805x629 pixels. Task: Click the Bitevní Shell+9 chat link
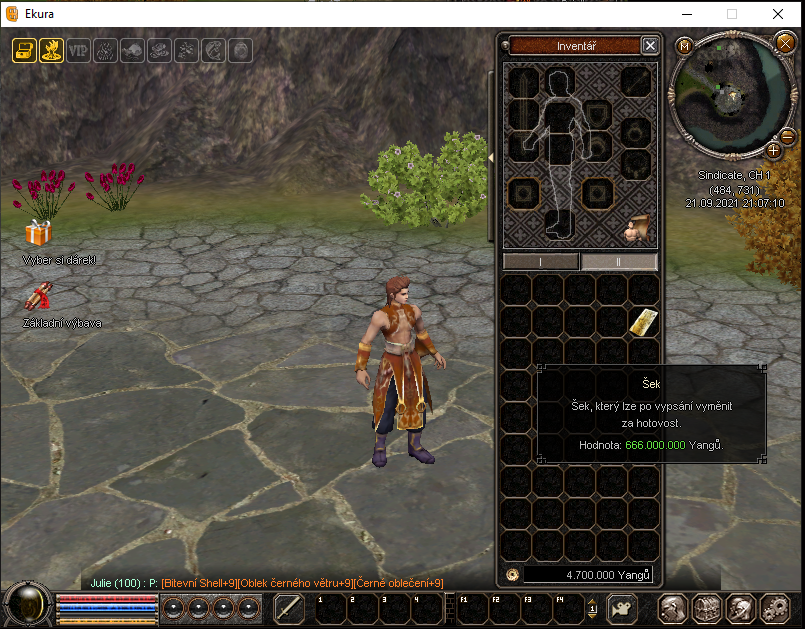(199, 583)
